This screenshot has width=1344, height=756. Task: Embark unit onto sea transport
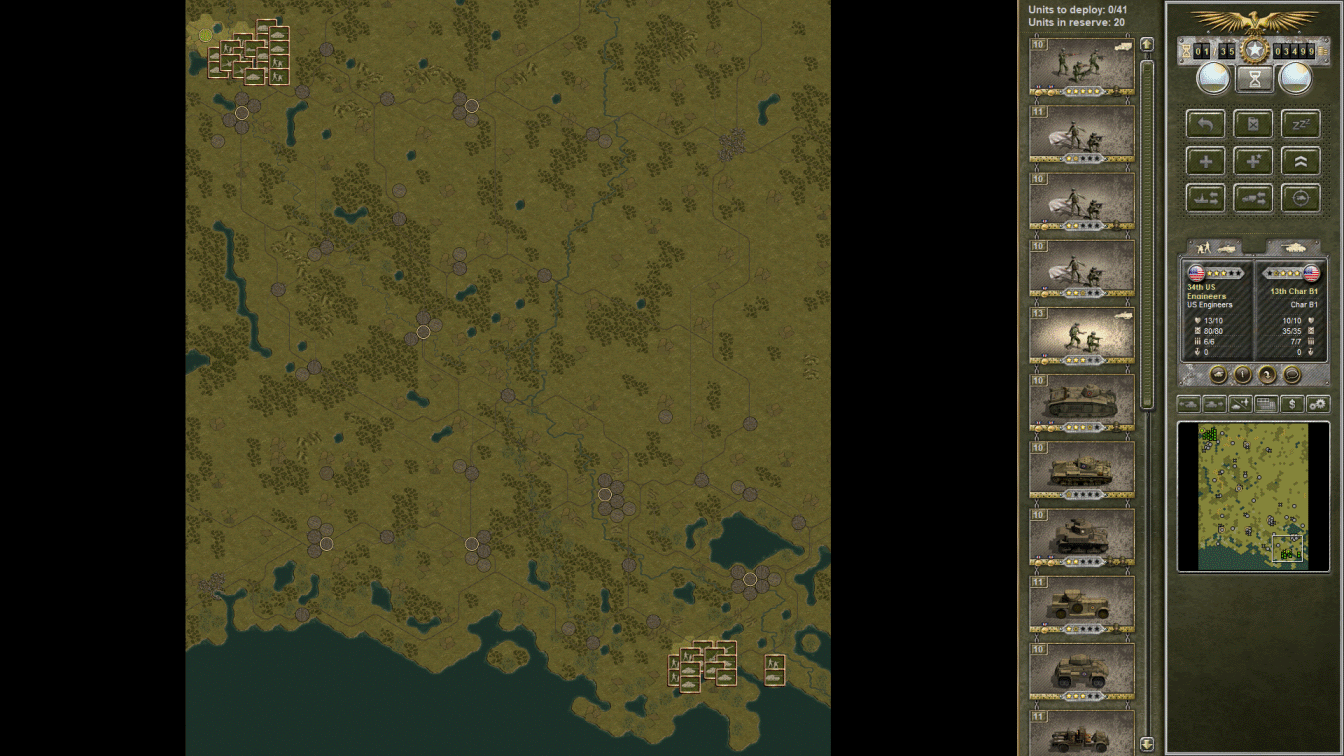1205,197
